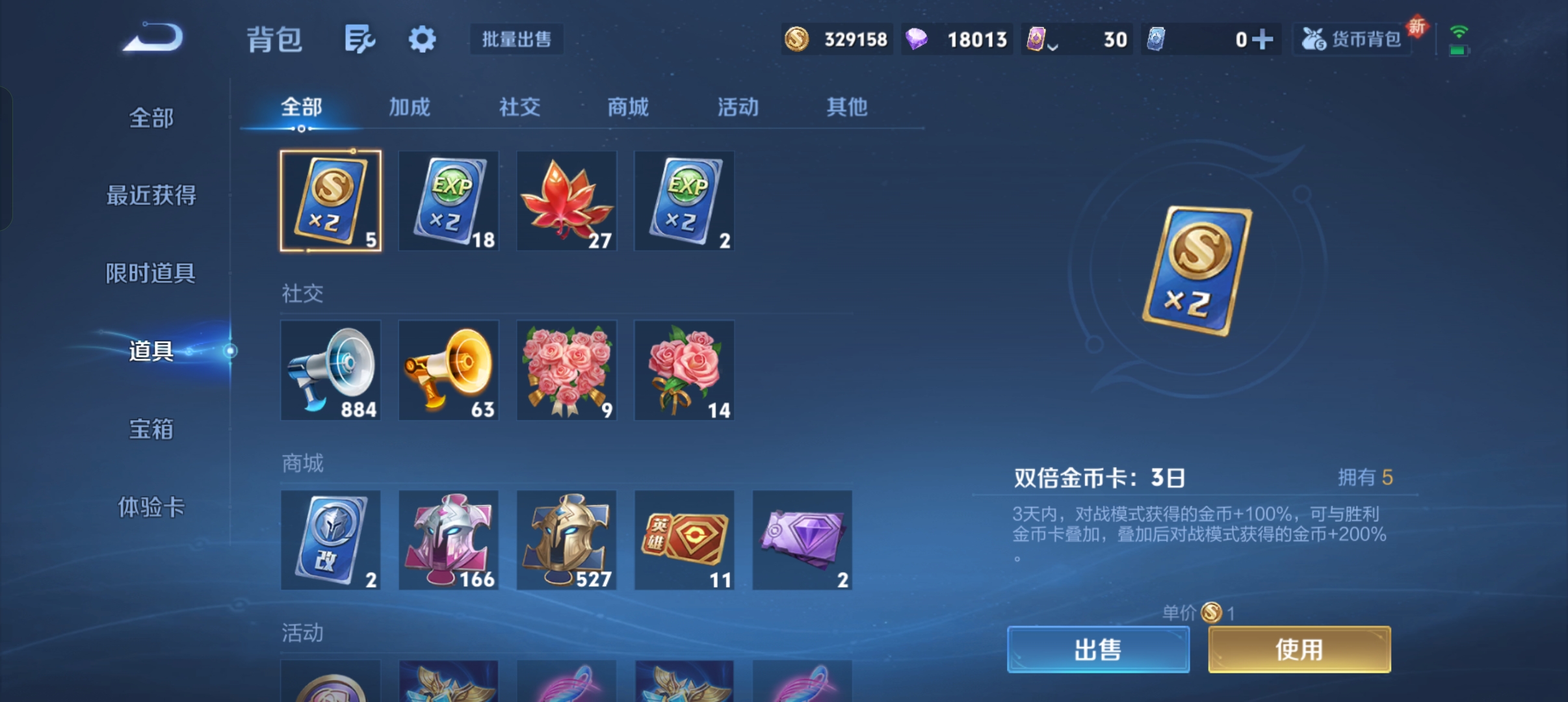This screenshot has width=1568, height=702.
Task: Open backpack settings gear icon
Action: (422, 40)
